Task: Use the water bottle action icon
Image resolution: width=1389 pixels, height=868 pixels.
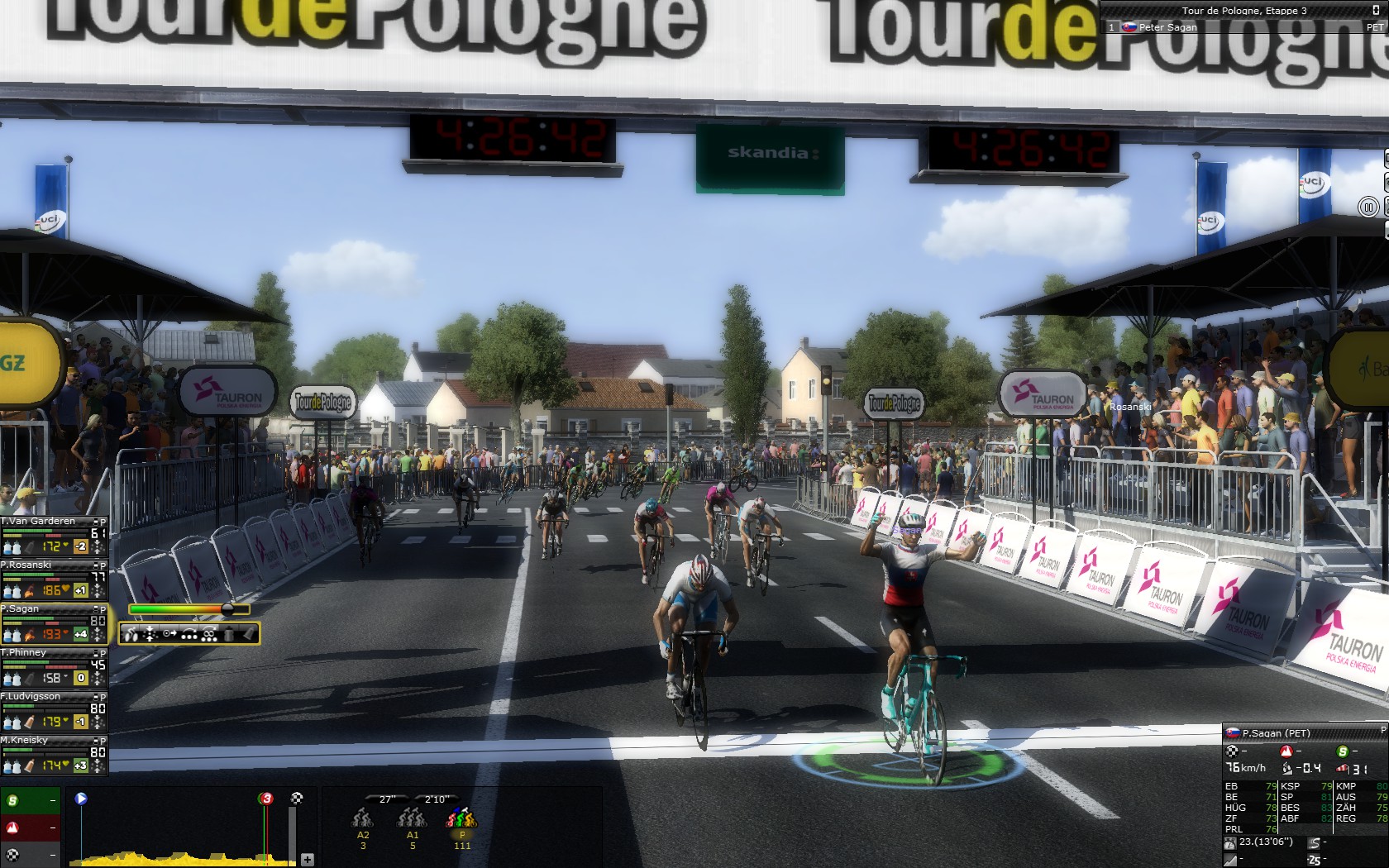Action: click(229, 634)
